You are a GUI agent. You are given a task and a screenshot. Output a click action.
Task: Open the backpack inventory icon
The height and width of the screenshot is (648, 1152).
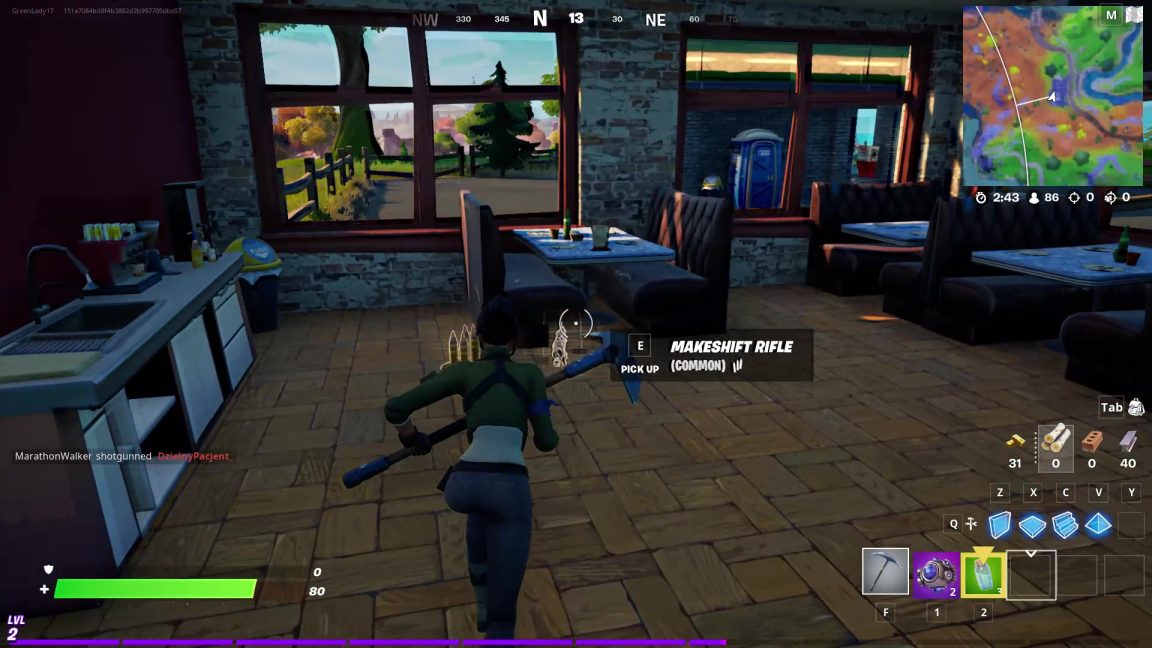1136,407
